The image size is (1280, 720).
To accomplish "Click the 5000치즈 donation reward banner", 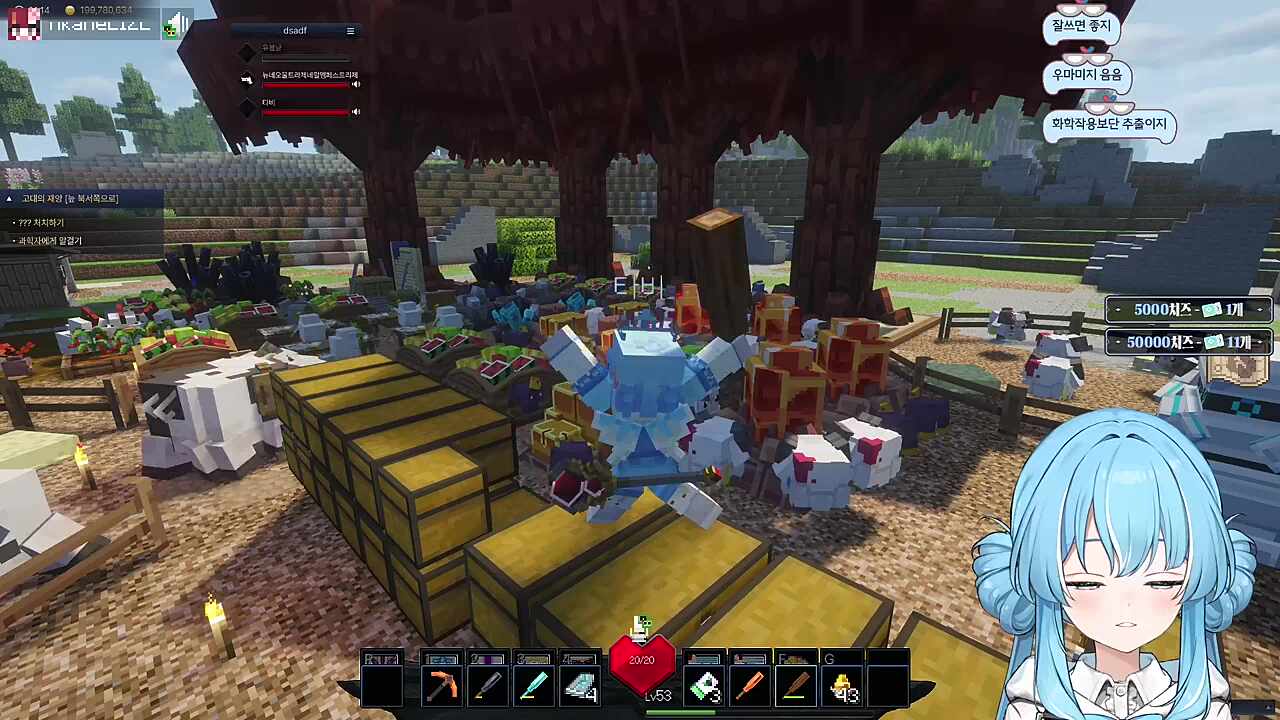I will (x=1188, y=310).
